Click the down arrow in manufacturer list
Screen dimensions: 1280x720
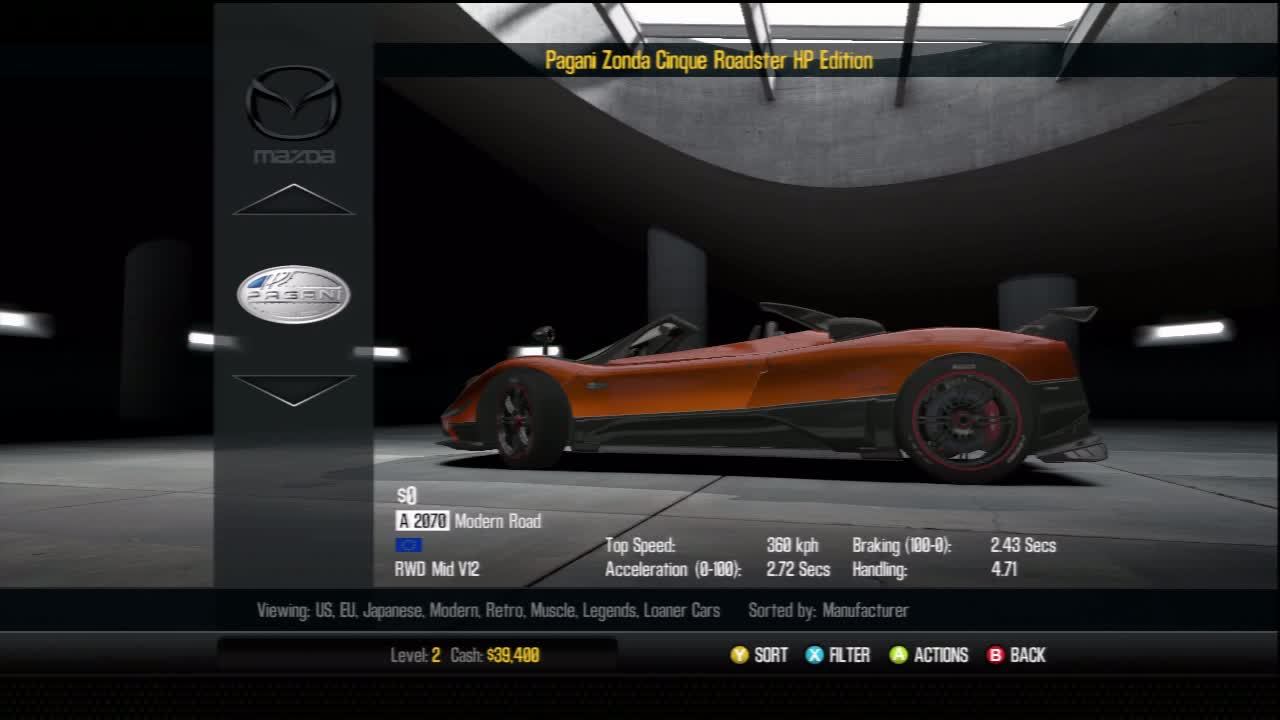(x=293, y=389)
